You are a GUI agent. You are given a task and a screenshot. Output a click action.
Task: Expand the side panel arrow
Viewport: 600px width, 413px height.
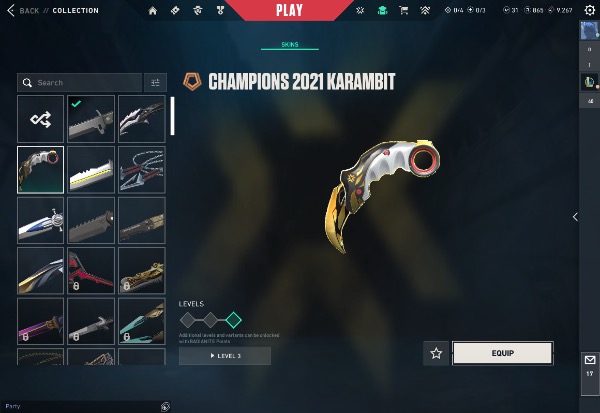(x=574, y=216)
